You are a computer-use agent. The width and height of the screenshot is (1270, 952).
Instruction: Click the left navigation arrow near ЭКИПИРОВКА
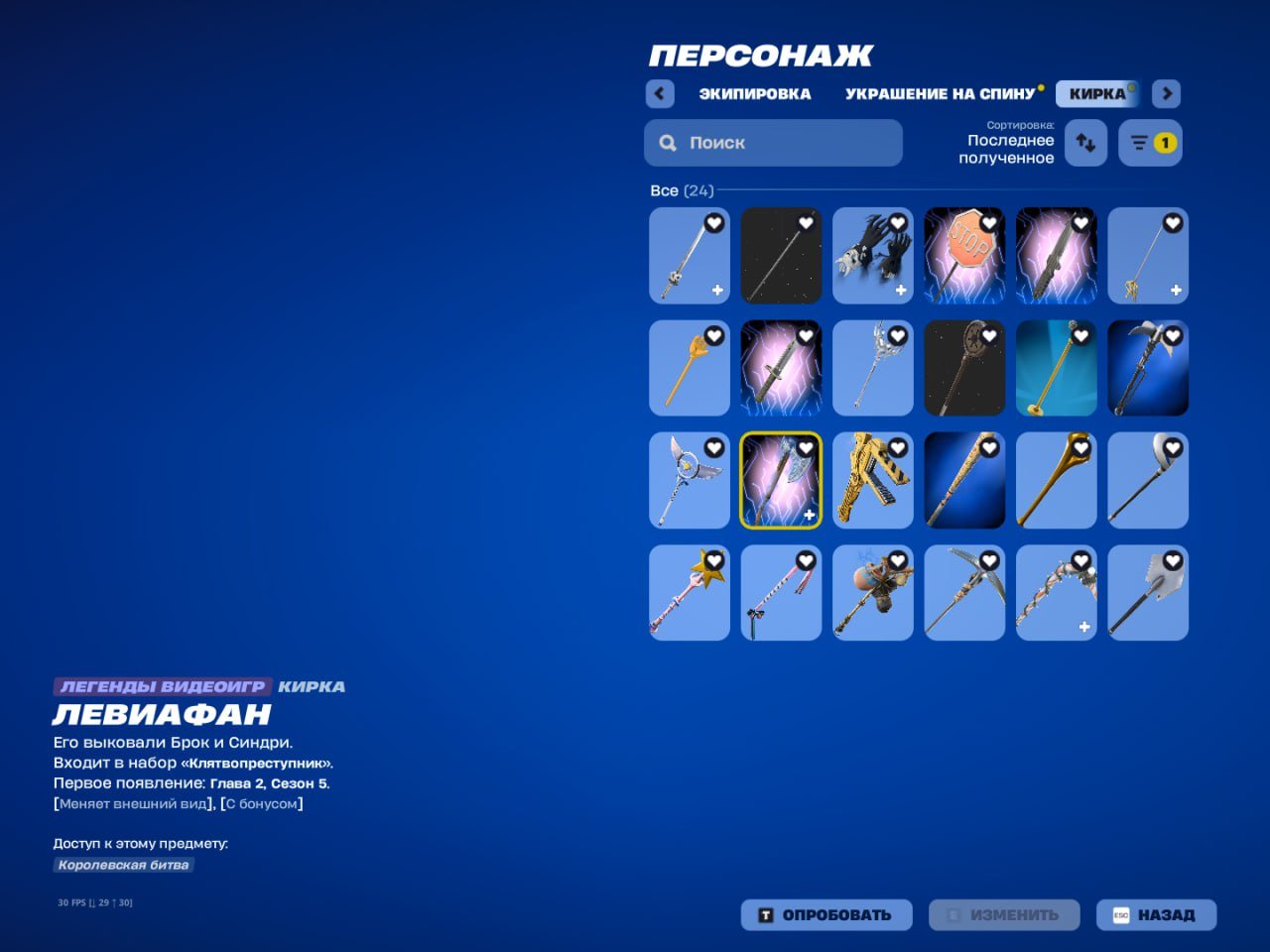[x=660, y=93]
